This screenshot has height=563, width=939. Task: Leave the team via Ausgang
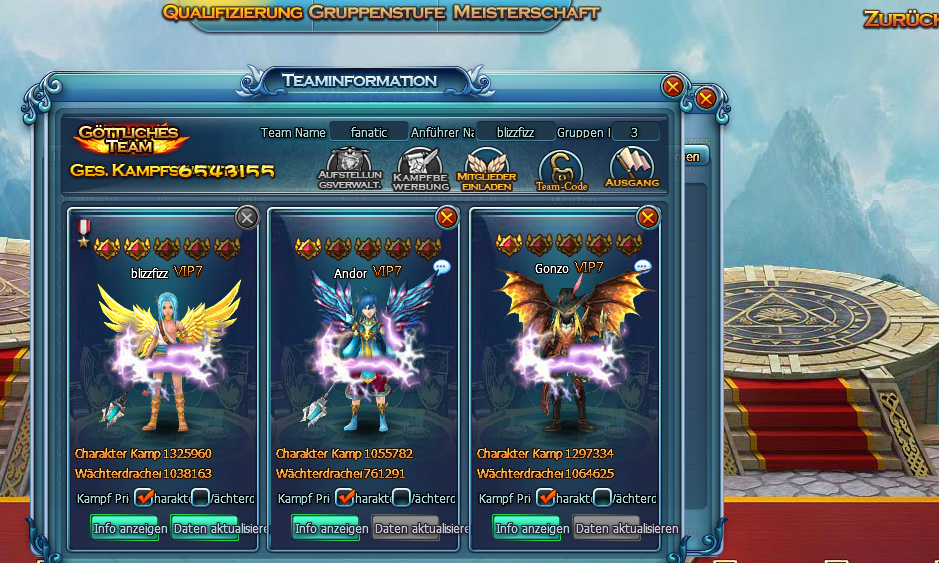coord(632,168)
